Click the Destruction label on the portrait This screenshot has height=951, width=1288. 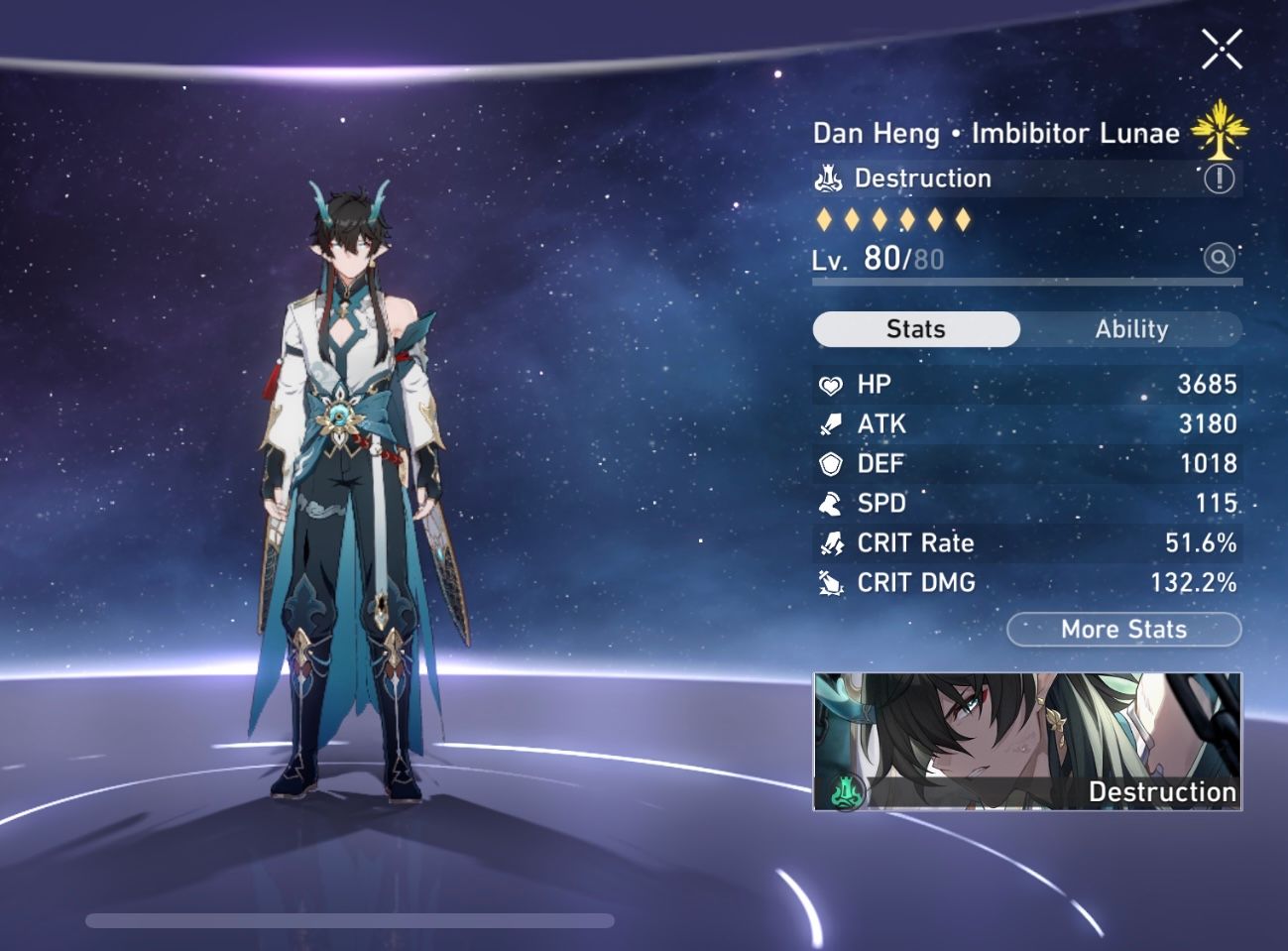click(x=1161, y=791)
